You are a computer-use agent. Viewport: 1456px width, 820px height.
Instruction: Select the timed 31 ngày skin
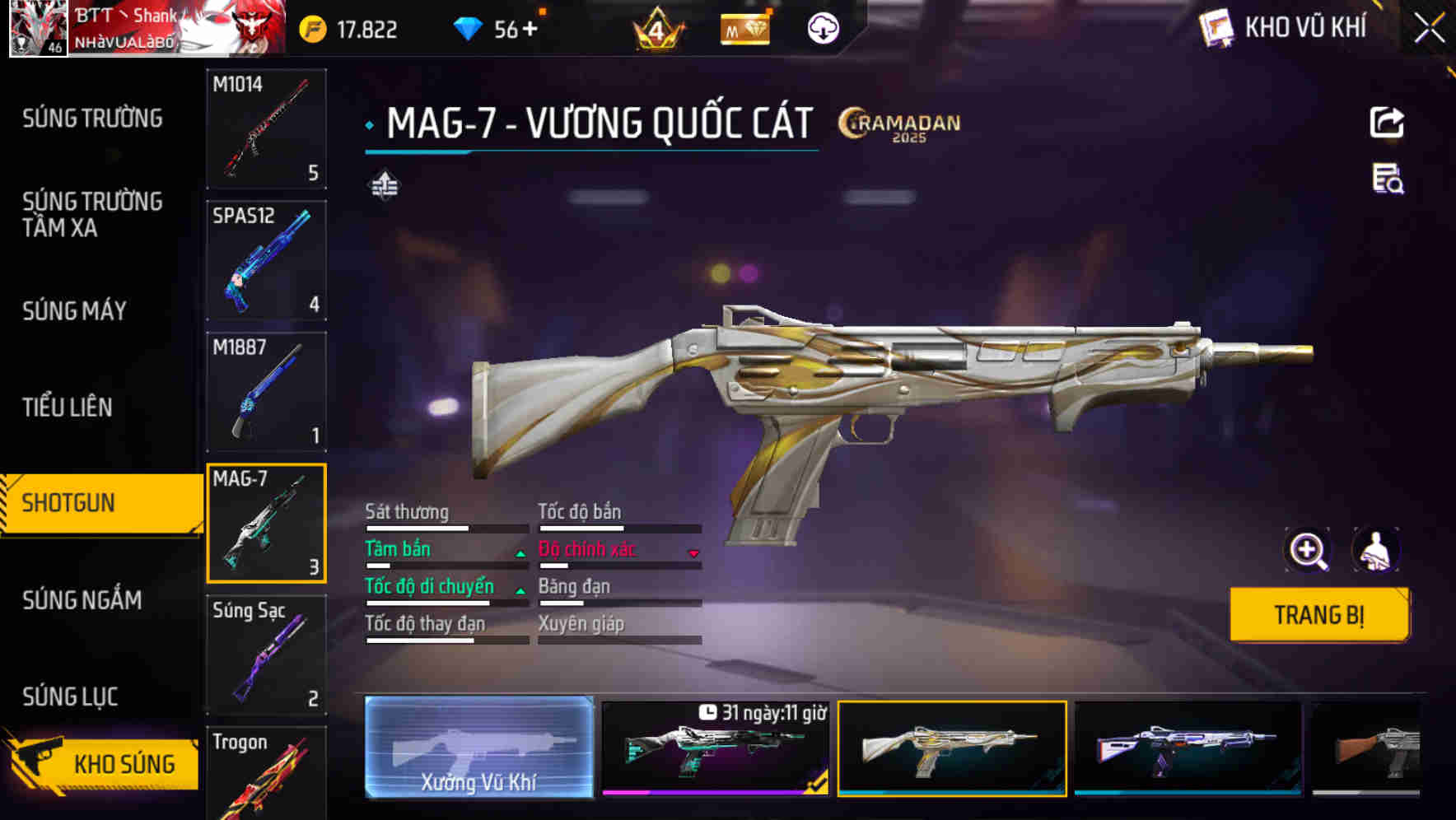(x=715, y=748)
